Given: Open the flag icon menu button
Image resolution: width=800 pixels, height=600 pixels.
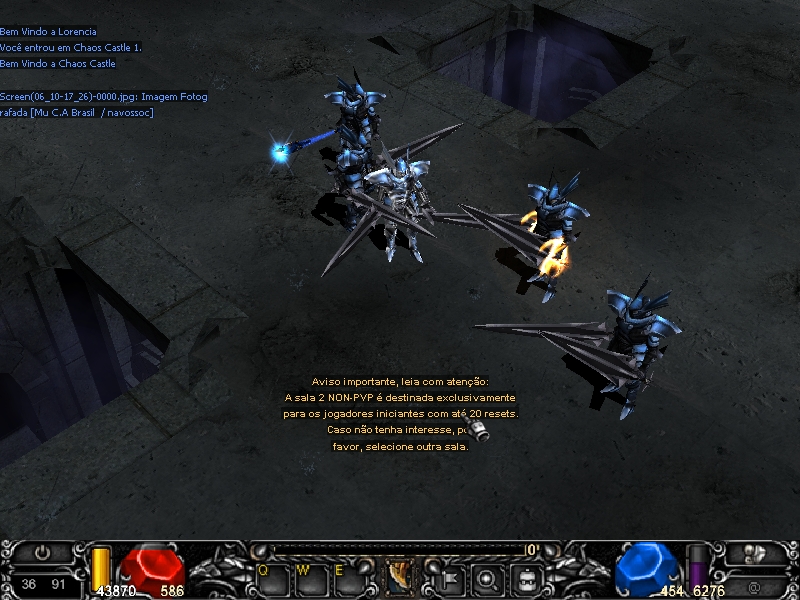Looking at the screenshot, I should point(449,577).
